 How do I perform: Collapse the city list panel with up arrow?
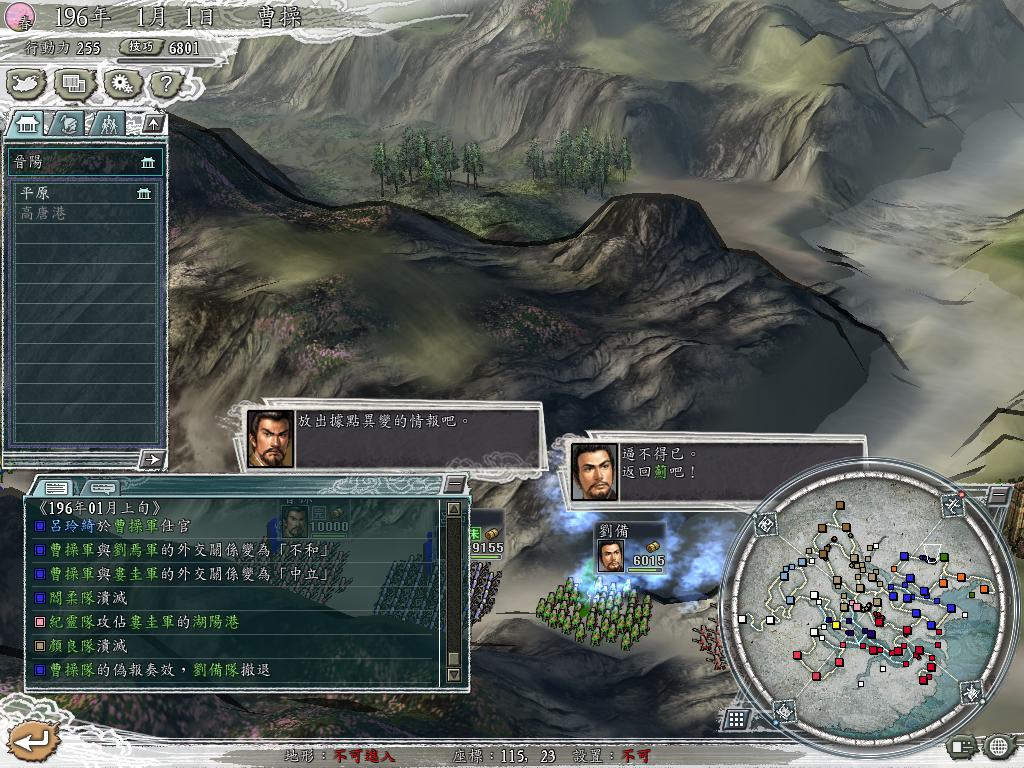(153, 124)
